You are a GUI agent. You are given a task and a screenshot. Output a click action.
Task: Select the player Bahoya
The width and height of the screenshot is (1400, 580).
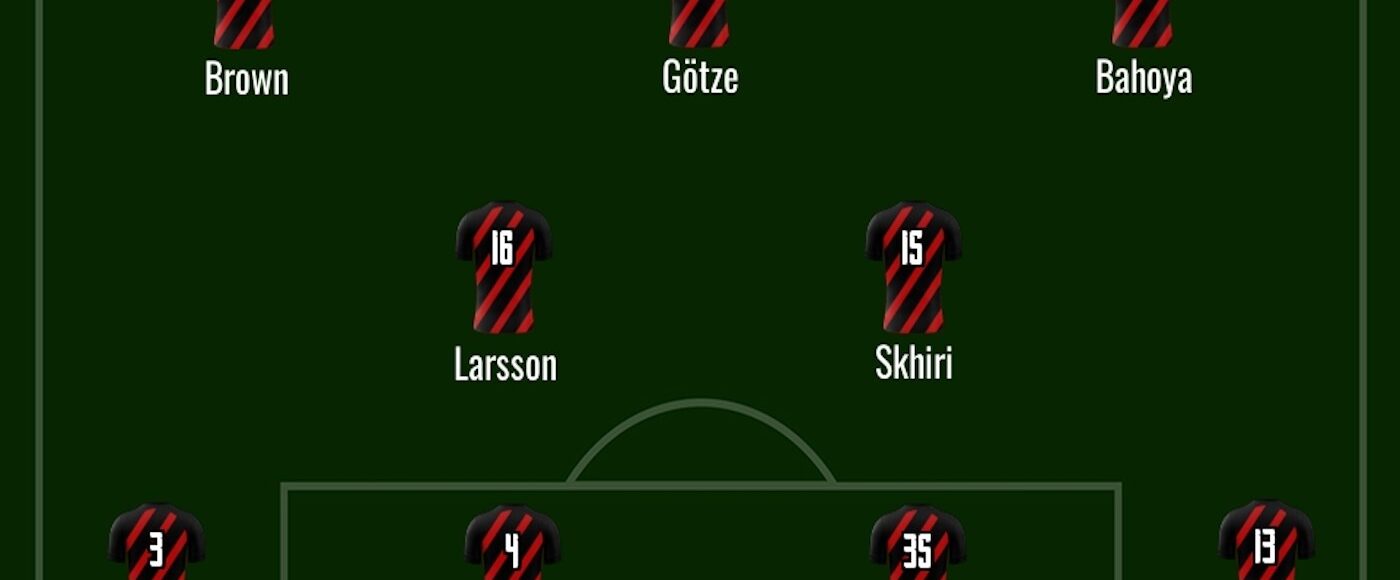(x=1143, y=78)
